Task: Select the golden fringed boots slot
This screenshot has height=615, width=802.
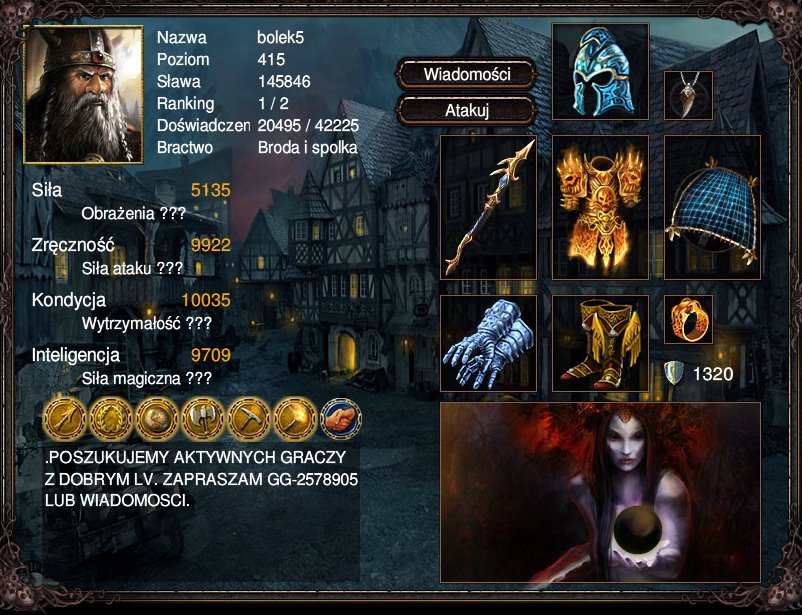Action: point(600,343)
